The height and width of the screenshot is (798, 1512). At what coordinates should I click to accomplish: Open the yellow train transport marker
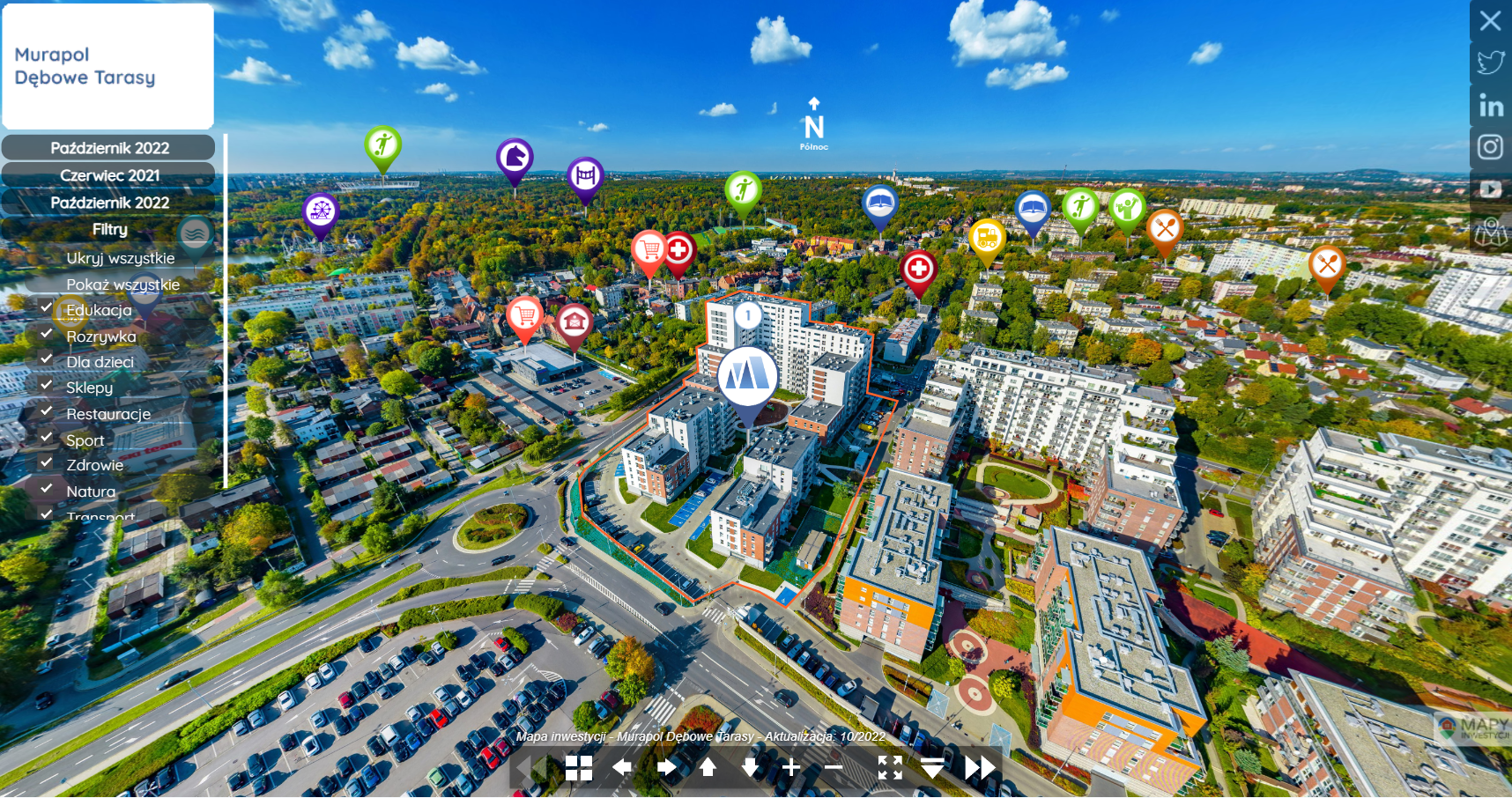[987, 238]
